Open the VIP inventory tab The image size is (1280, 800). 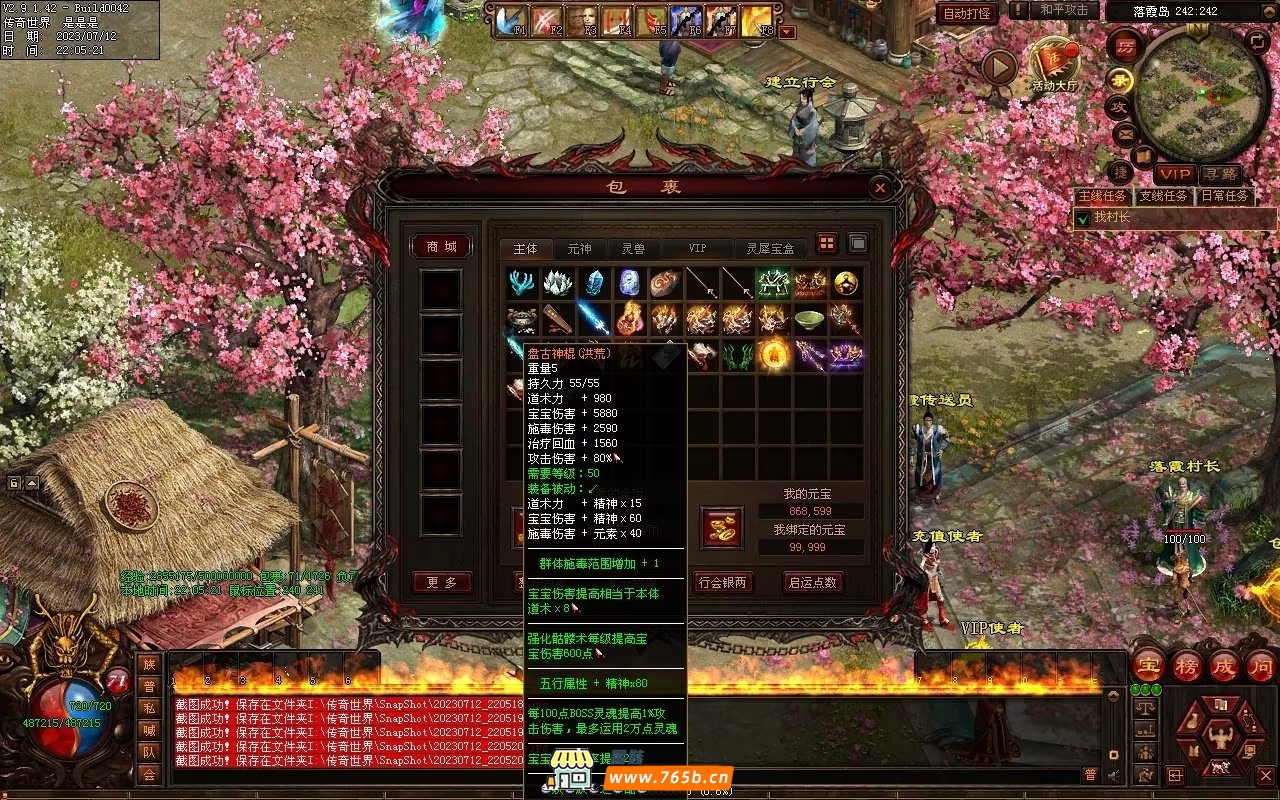697,249
